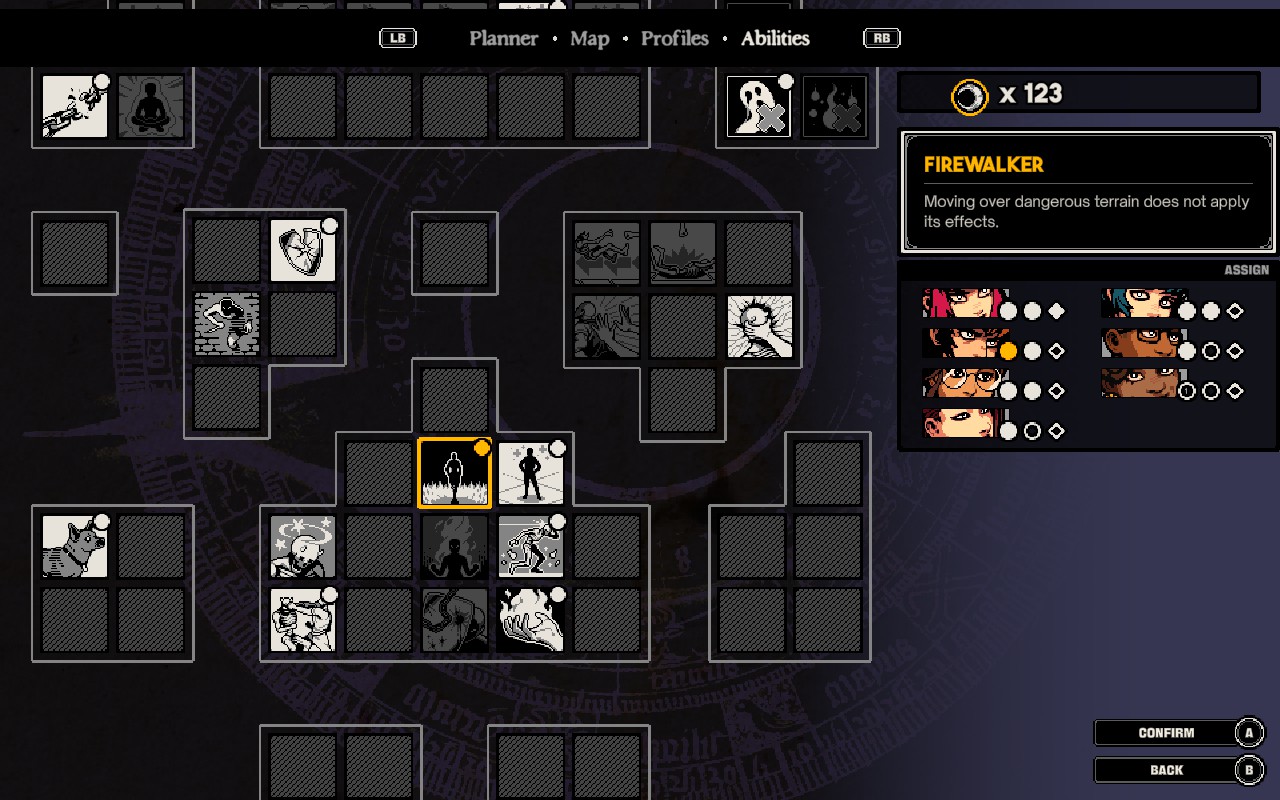Screen dimensions: 1280x800
Task: Assign ability to the blue-haired character
Action: (1143, 304)
